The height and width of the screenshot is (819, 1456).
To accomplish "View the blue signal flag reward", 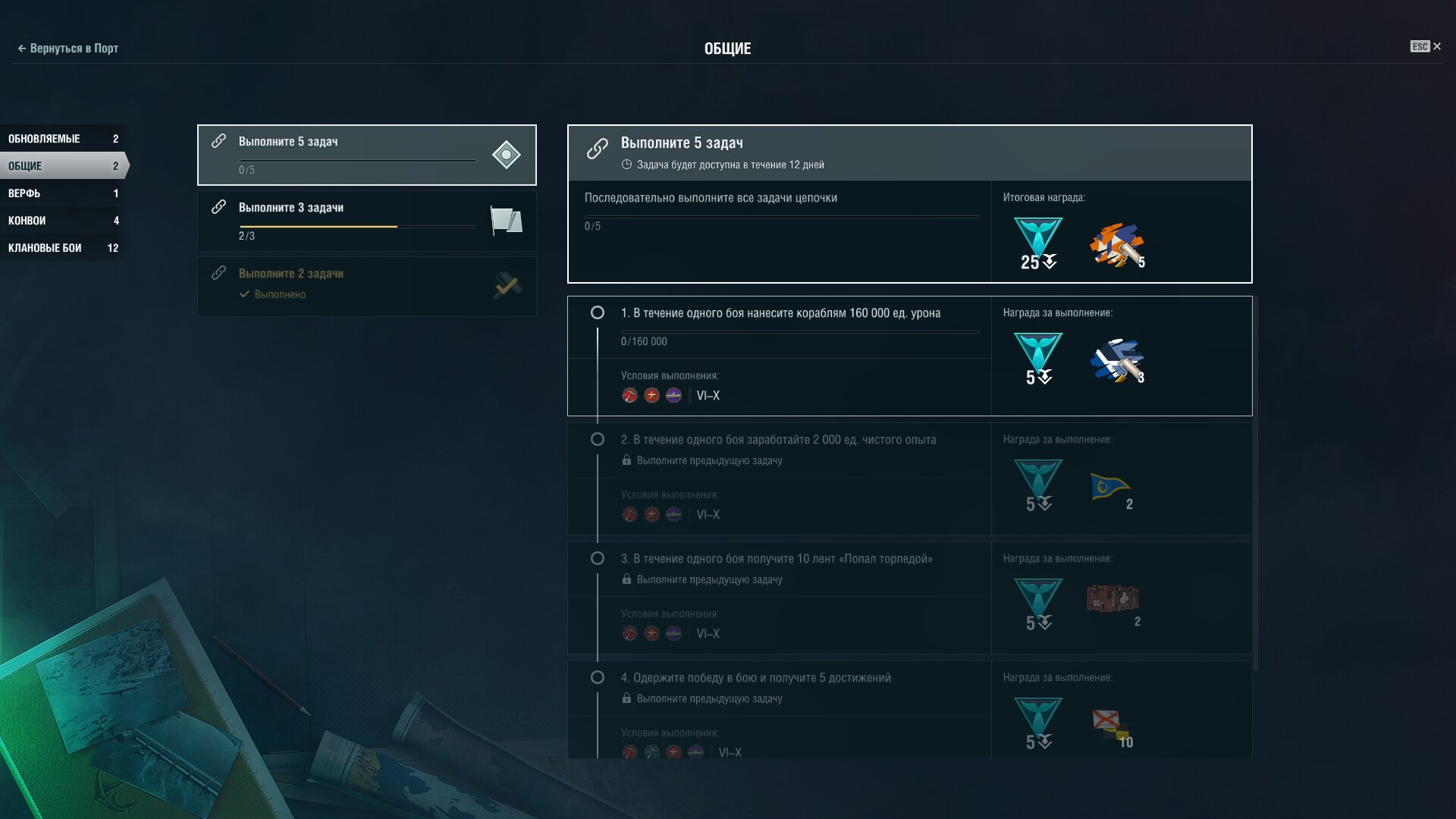I will pyautogui.click(x=1110, y=487).
